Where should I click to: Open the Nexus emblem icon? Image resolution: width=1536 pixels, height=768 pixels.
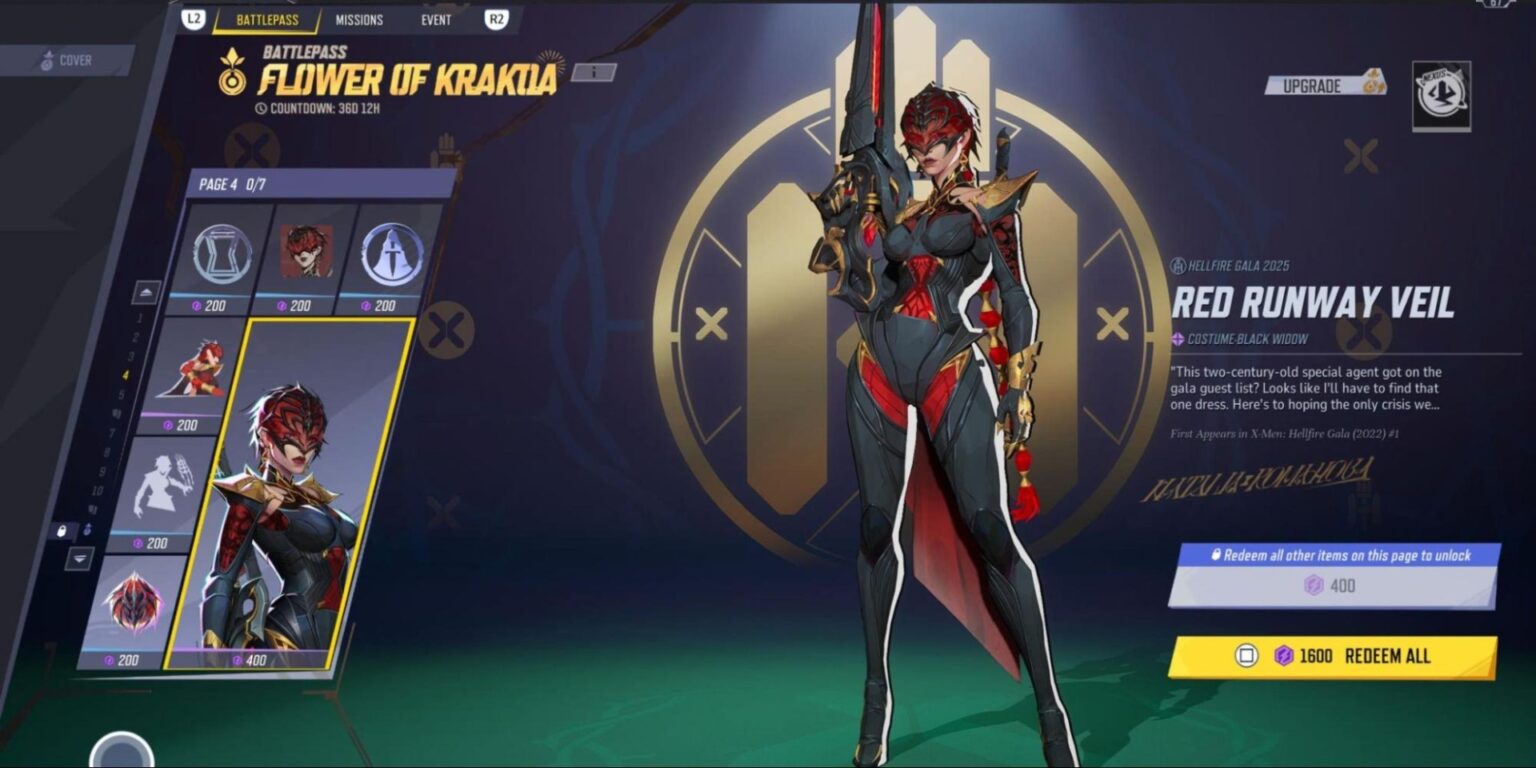click(x=1441, y=96)
